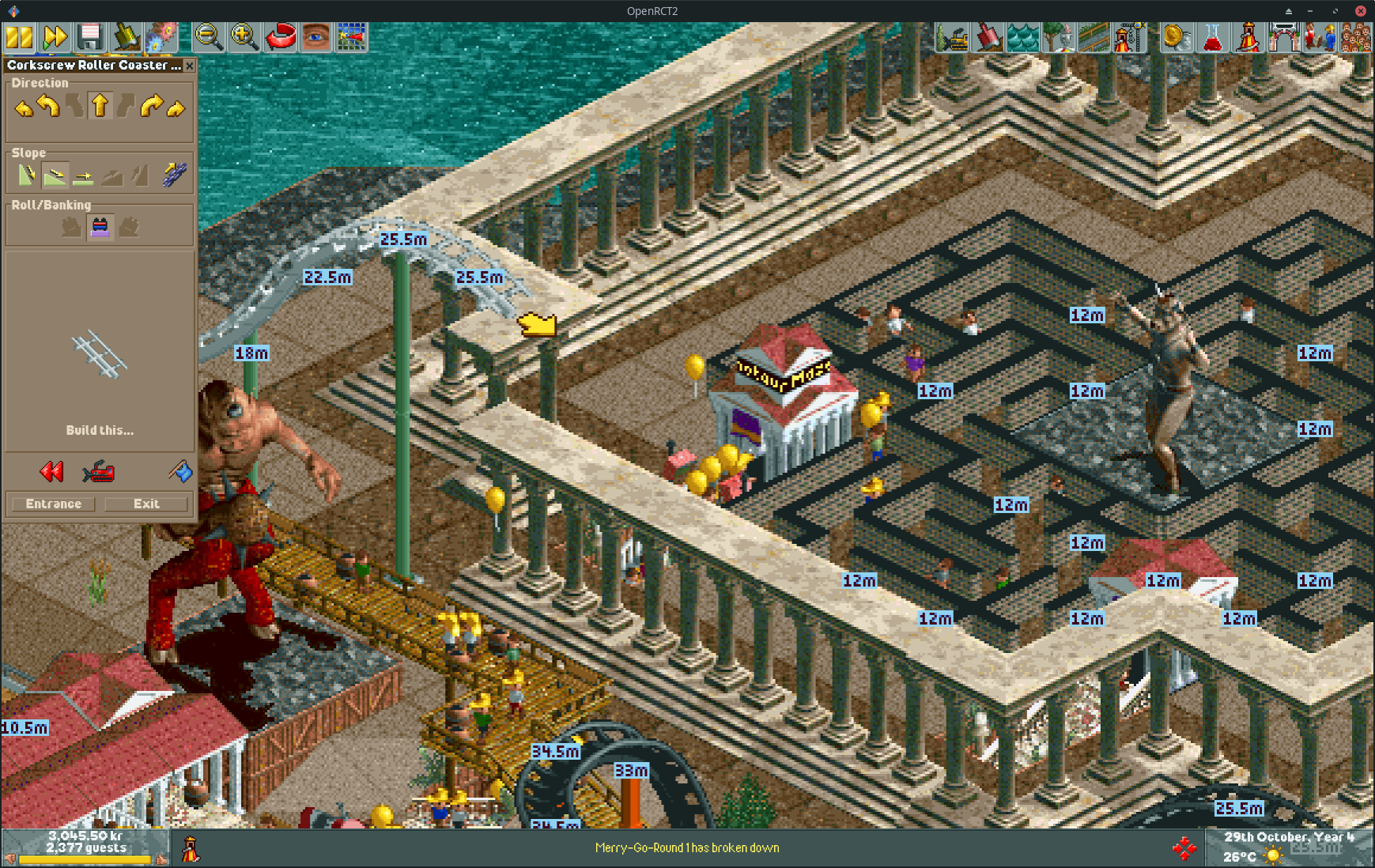The image size is (1375, 868).
Task: Click the Entrance button
Action: coord(51,504)
